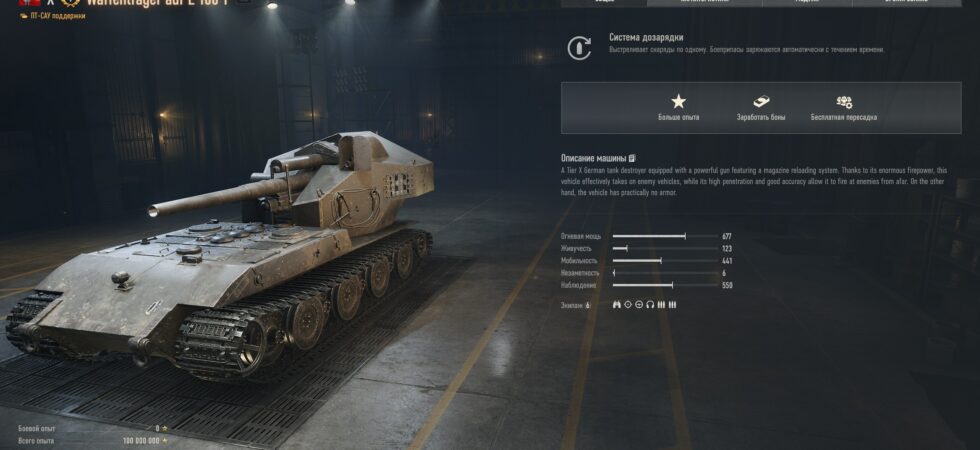Select the headphones crew member icon

coord(650,305)
